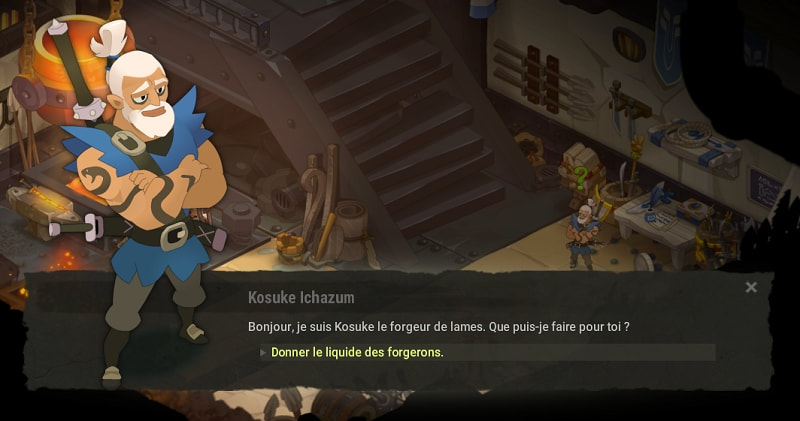Close the Kosuke Ichazum dialogue box
Screen dimensions: 800x421
point(751,288)
